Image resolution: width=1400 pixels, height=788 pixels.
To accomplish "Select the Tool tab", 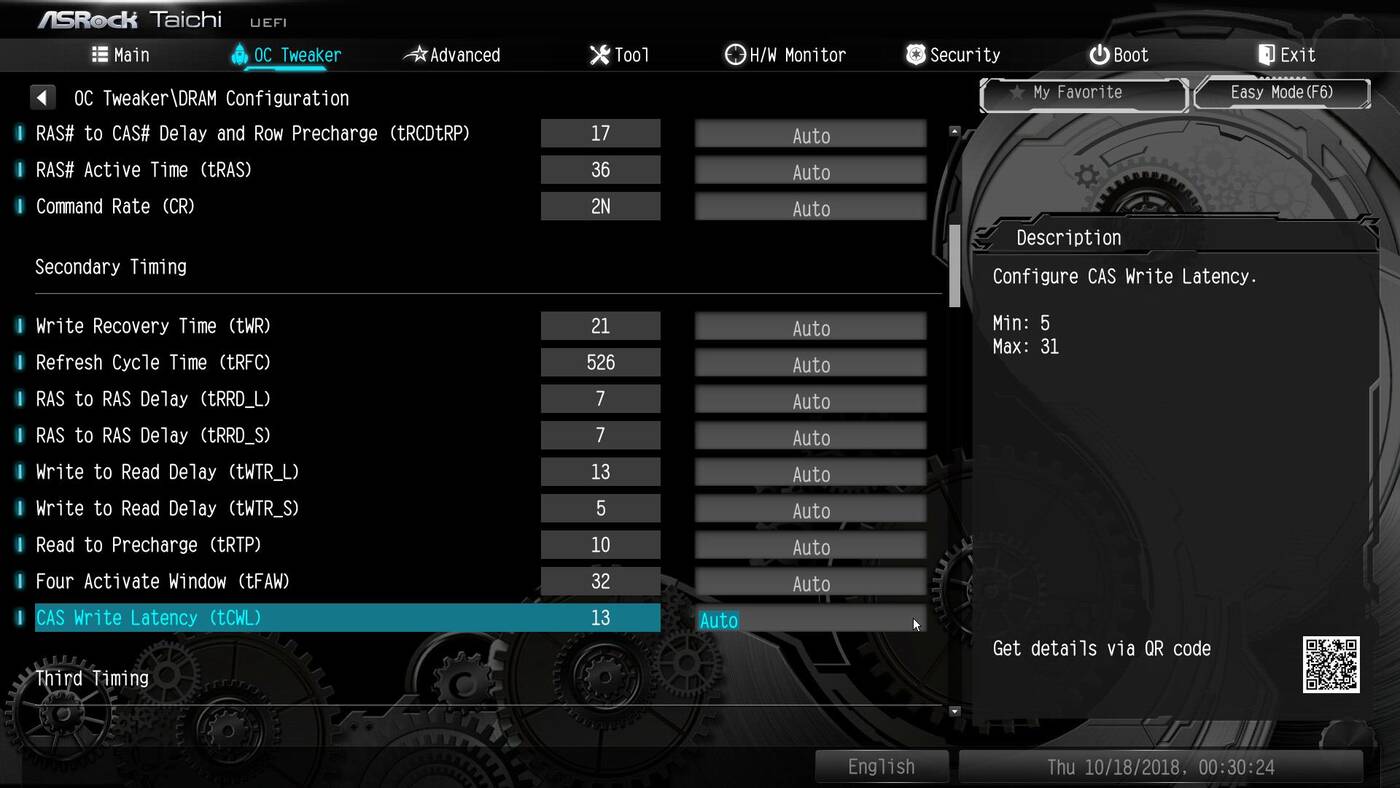I will pyautogui.click(x=619, y=55).
